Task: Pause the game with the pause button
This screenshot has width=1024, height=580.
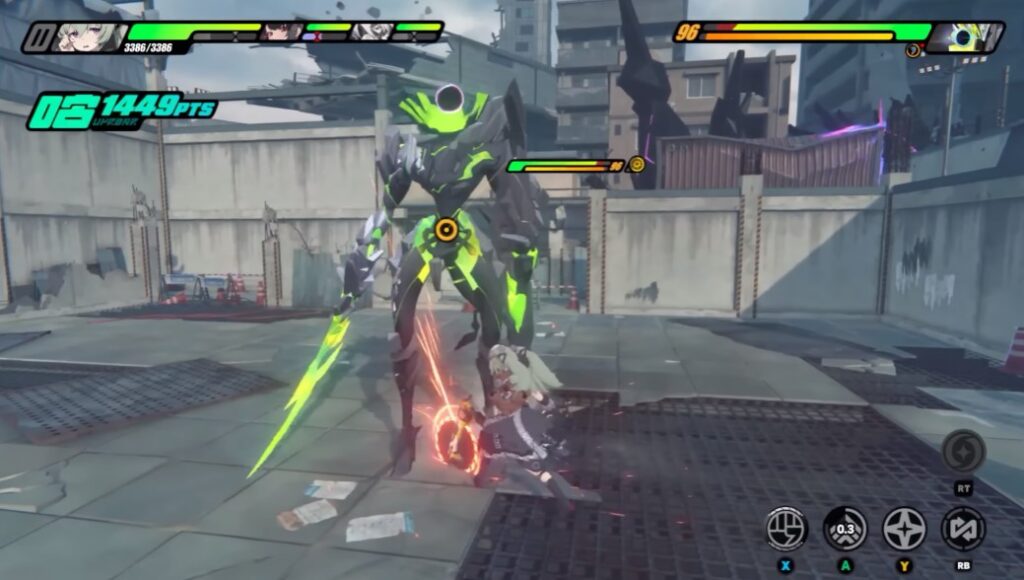Action: [42, 38]
